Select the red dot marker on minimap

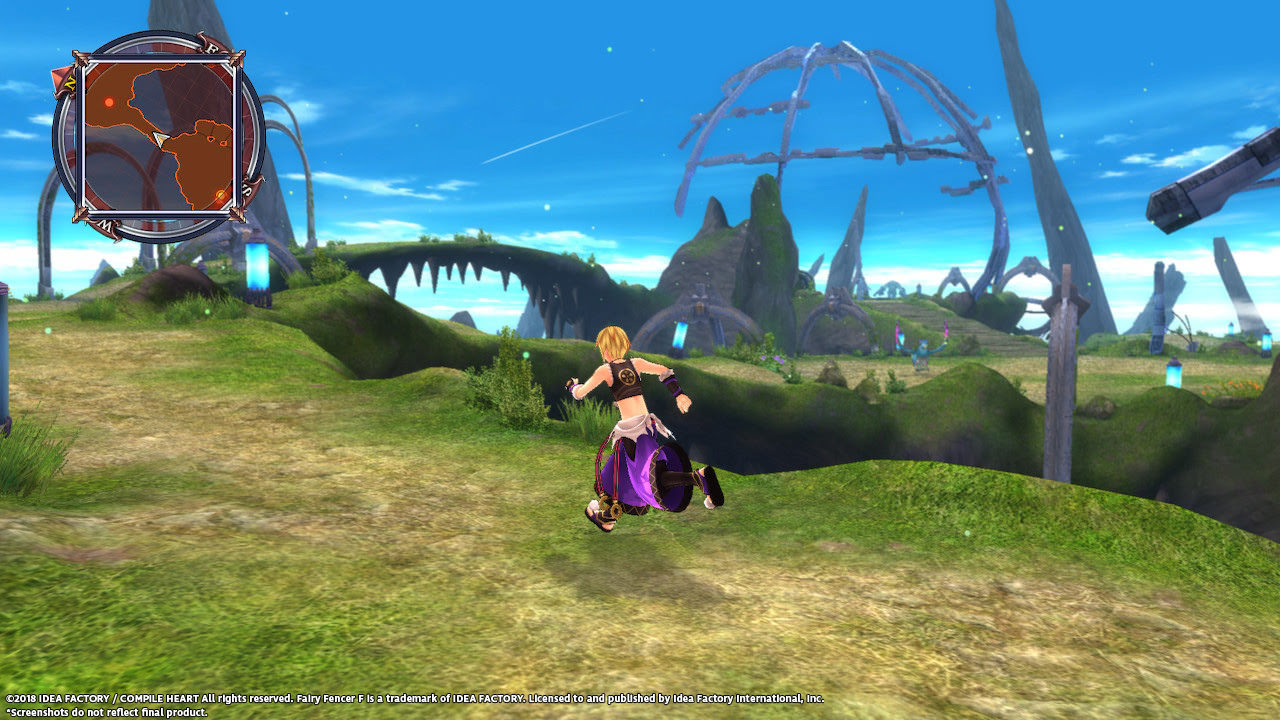(x=109, y=102)
